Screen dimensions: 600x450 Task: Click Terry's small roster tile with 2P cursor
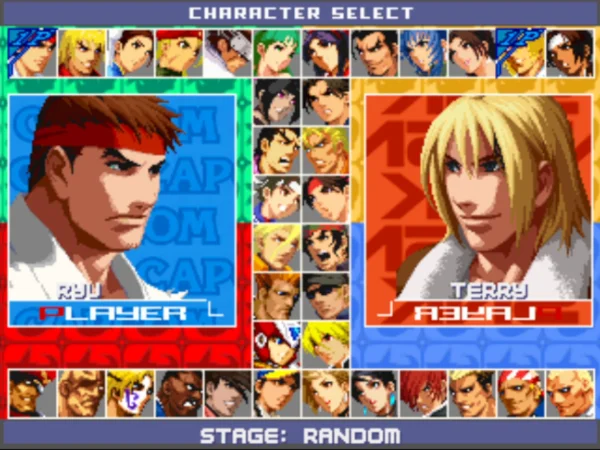[x=518, y=53]
